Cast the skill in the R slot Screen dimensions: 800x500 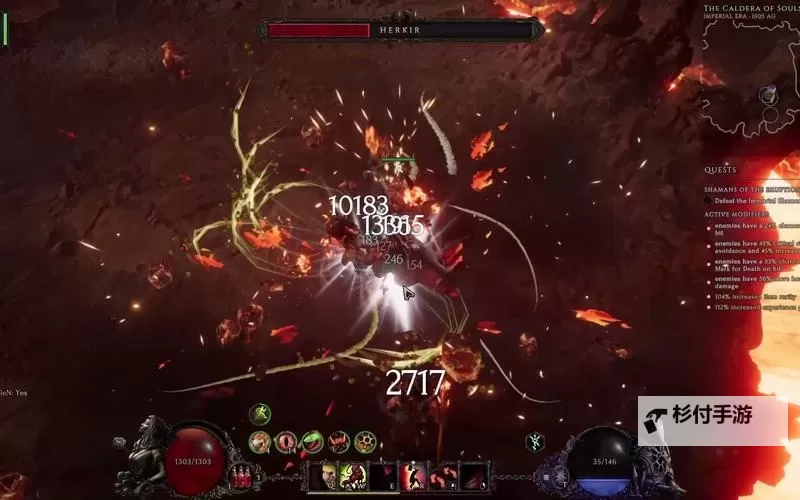click(x=413, y=476)
